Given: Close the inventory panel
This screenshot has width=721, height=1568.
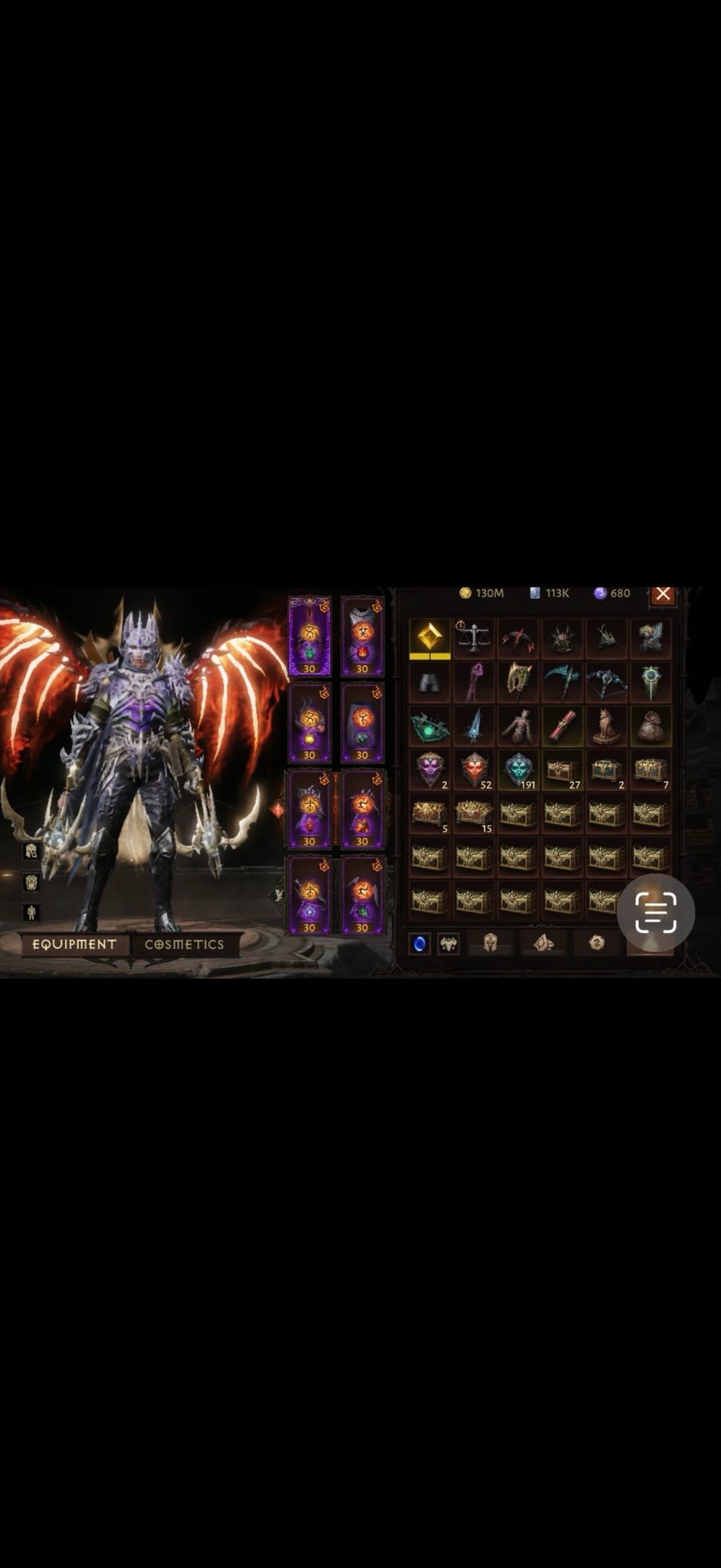Looking at the screenshot, I should coord(662,594).
